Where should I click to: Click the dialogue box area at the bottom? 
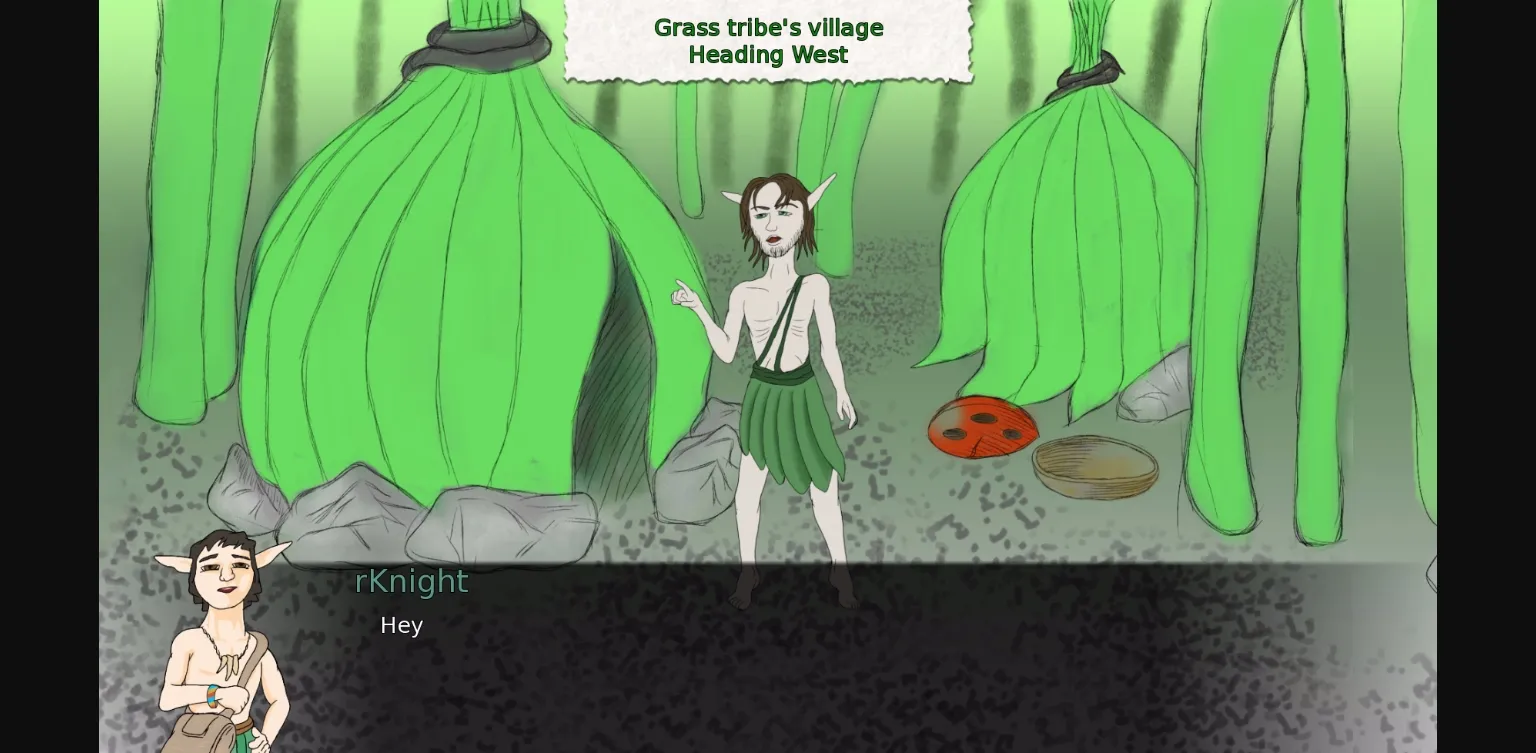(x=768, y=660)
